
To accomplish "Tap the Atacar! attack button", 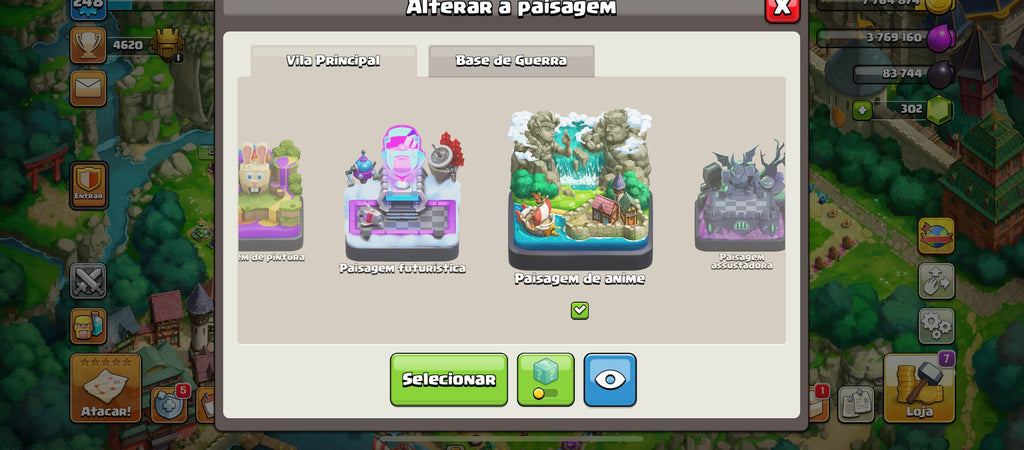I will pyautogui.click(x=105, y=388).
